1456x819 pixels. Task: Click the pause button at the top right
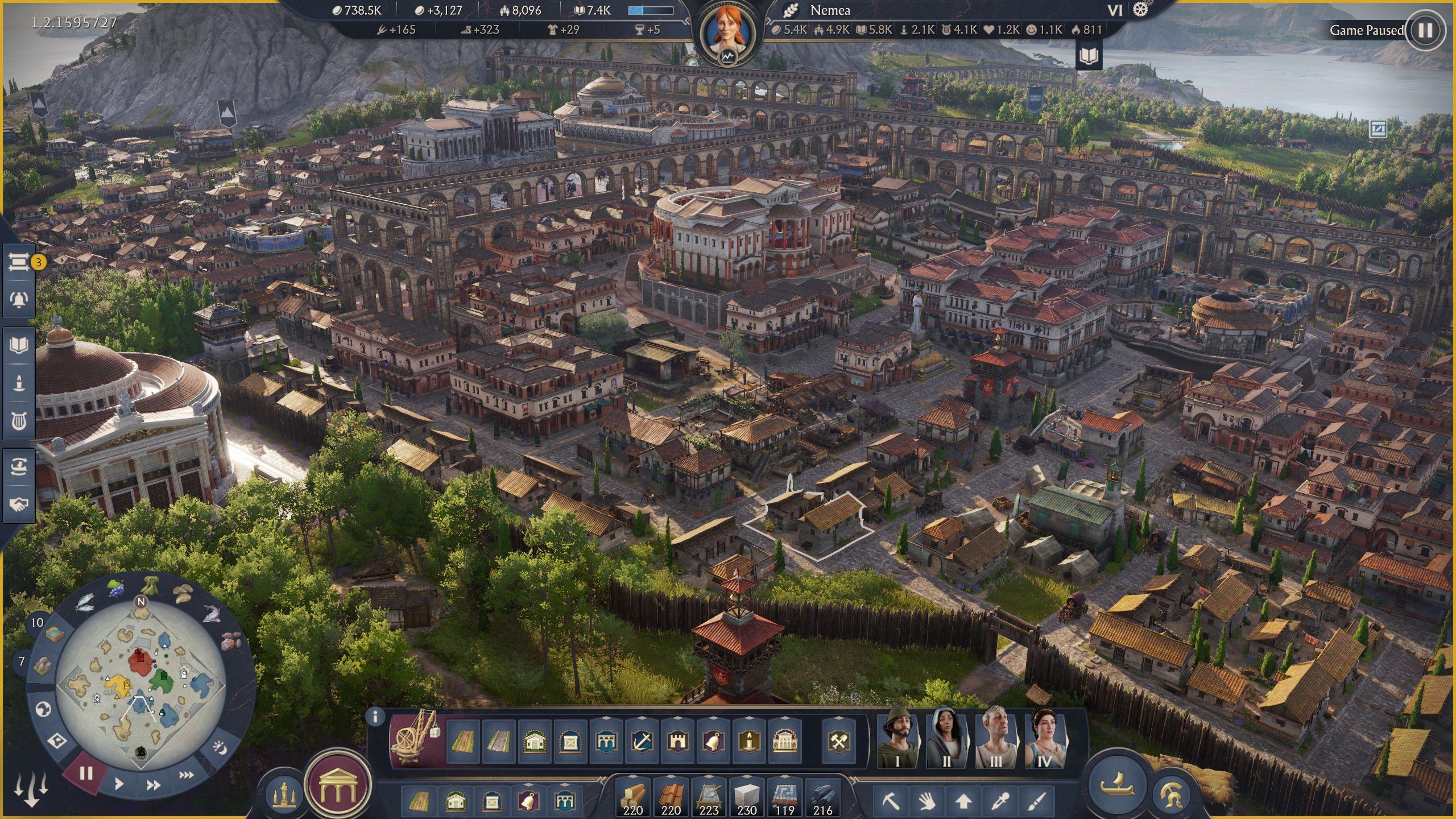click(x=1425, y=30)
